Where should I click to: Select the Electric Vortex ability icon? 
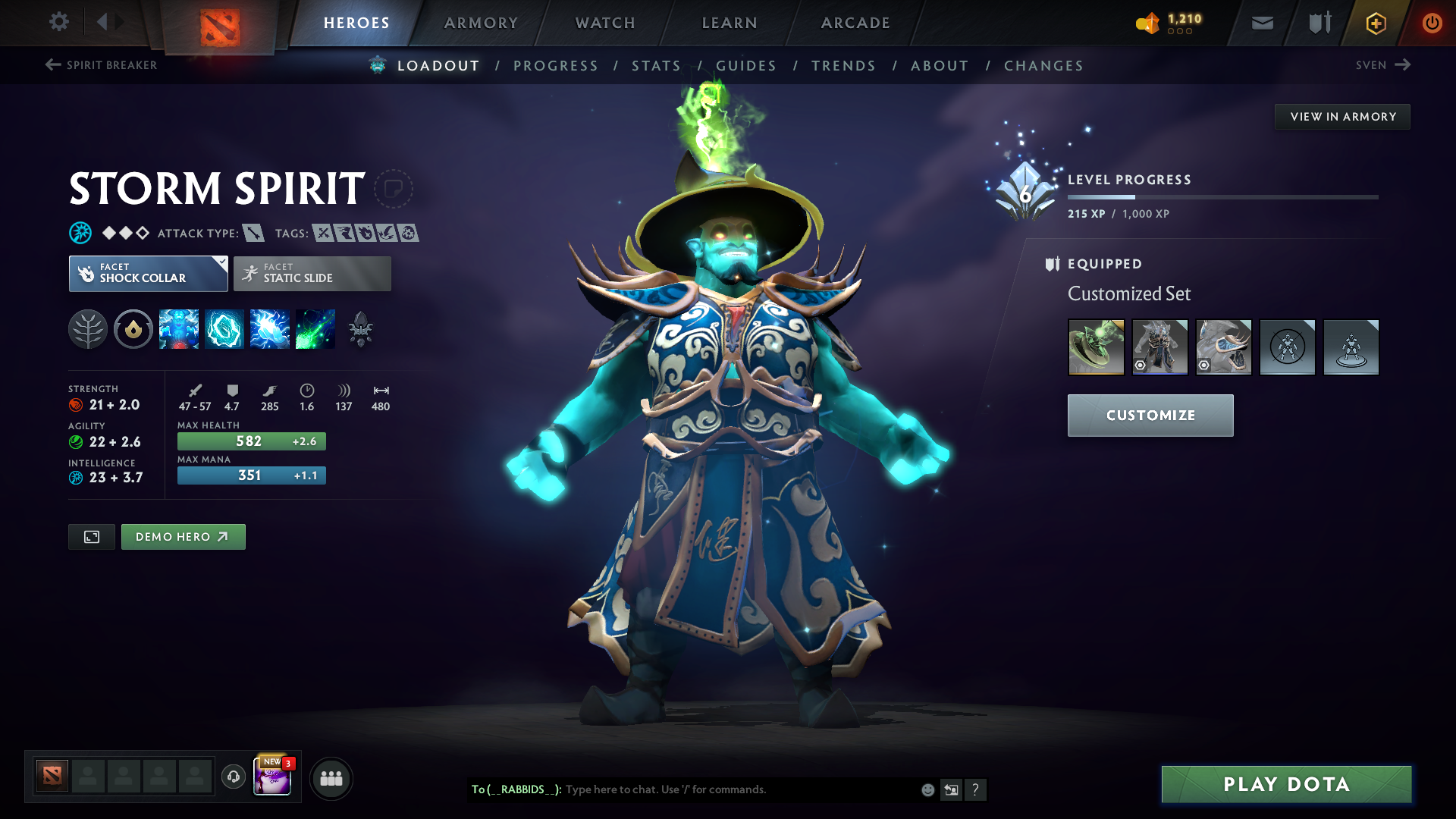pyautogui.click(x=224, y=328)
